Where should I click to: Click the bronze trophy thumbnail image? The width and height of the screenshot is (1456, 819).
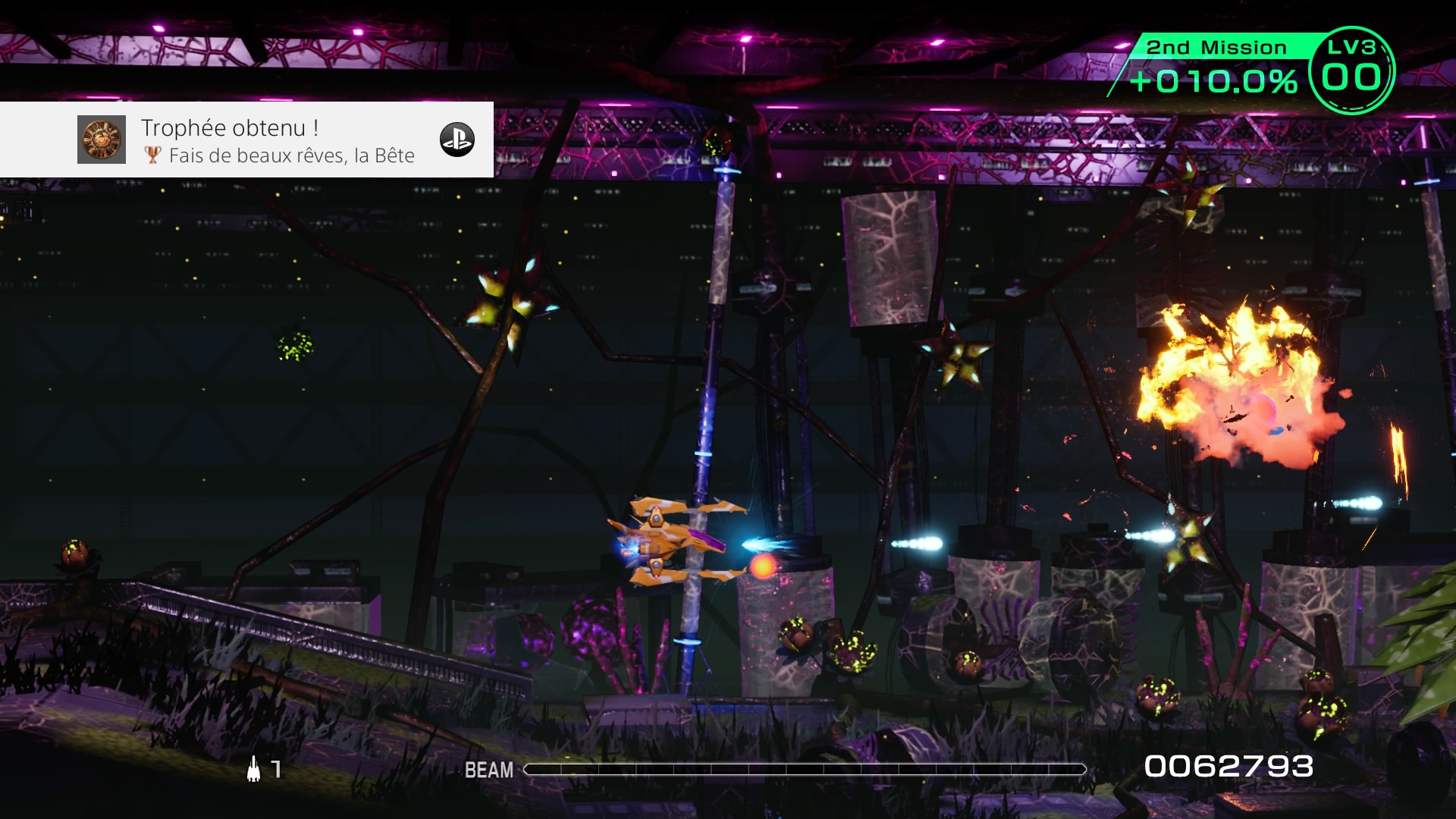point(102,140)
